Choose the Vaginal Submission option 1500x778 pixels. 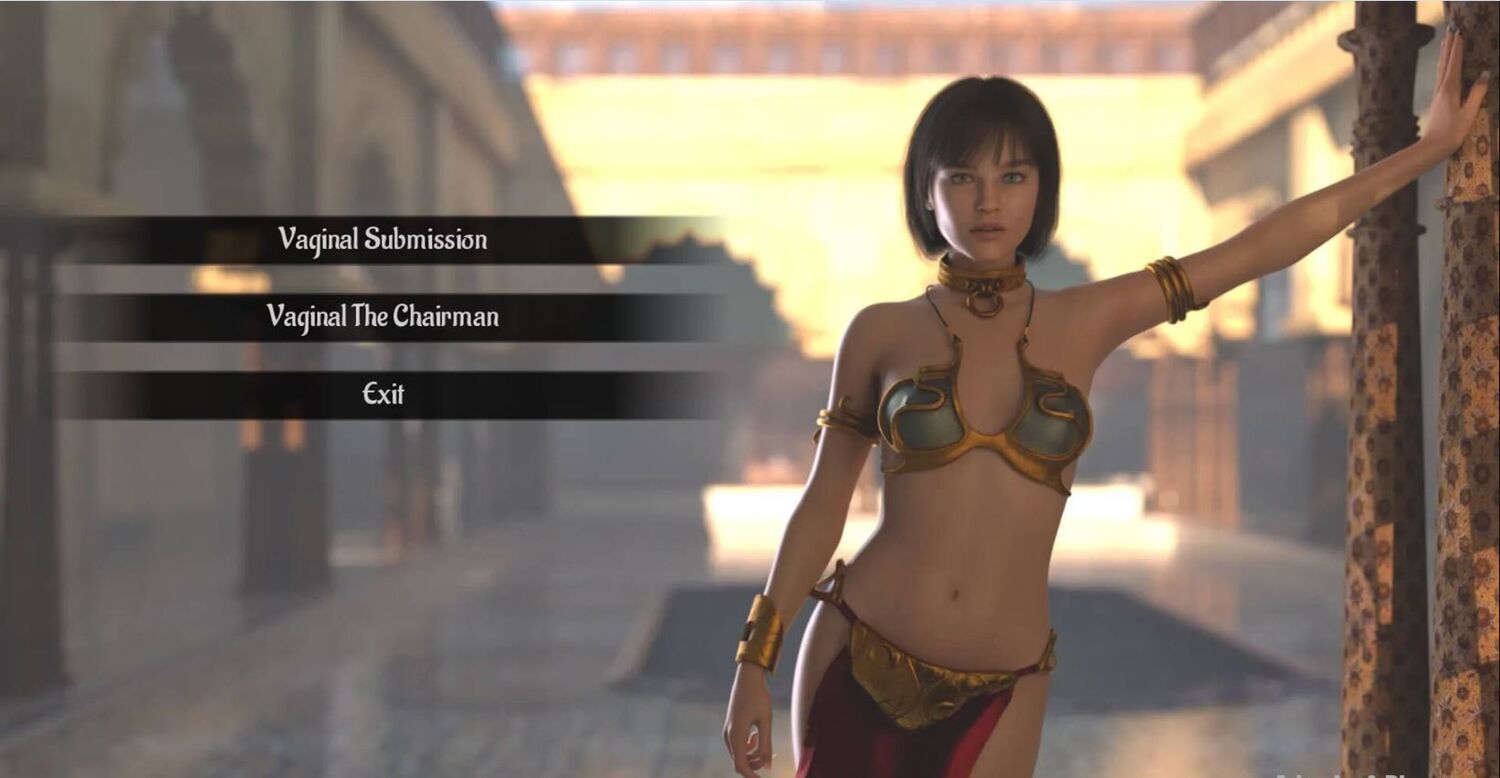point(383,240)
